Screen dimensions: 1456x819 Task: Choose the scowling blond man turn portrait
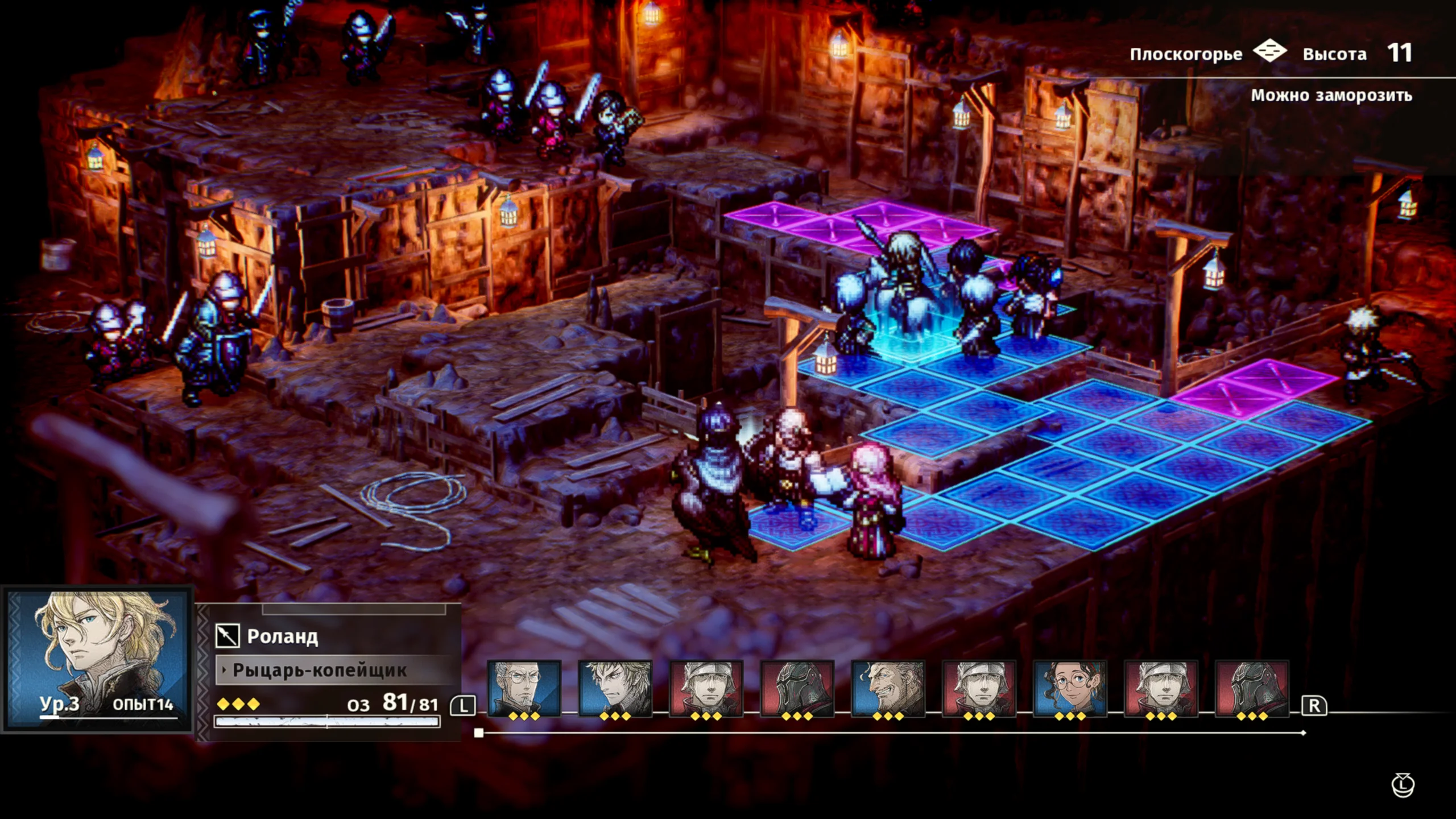click(x=615, y=688)
